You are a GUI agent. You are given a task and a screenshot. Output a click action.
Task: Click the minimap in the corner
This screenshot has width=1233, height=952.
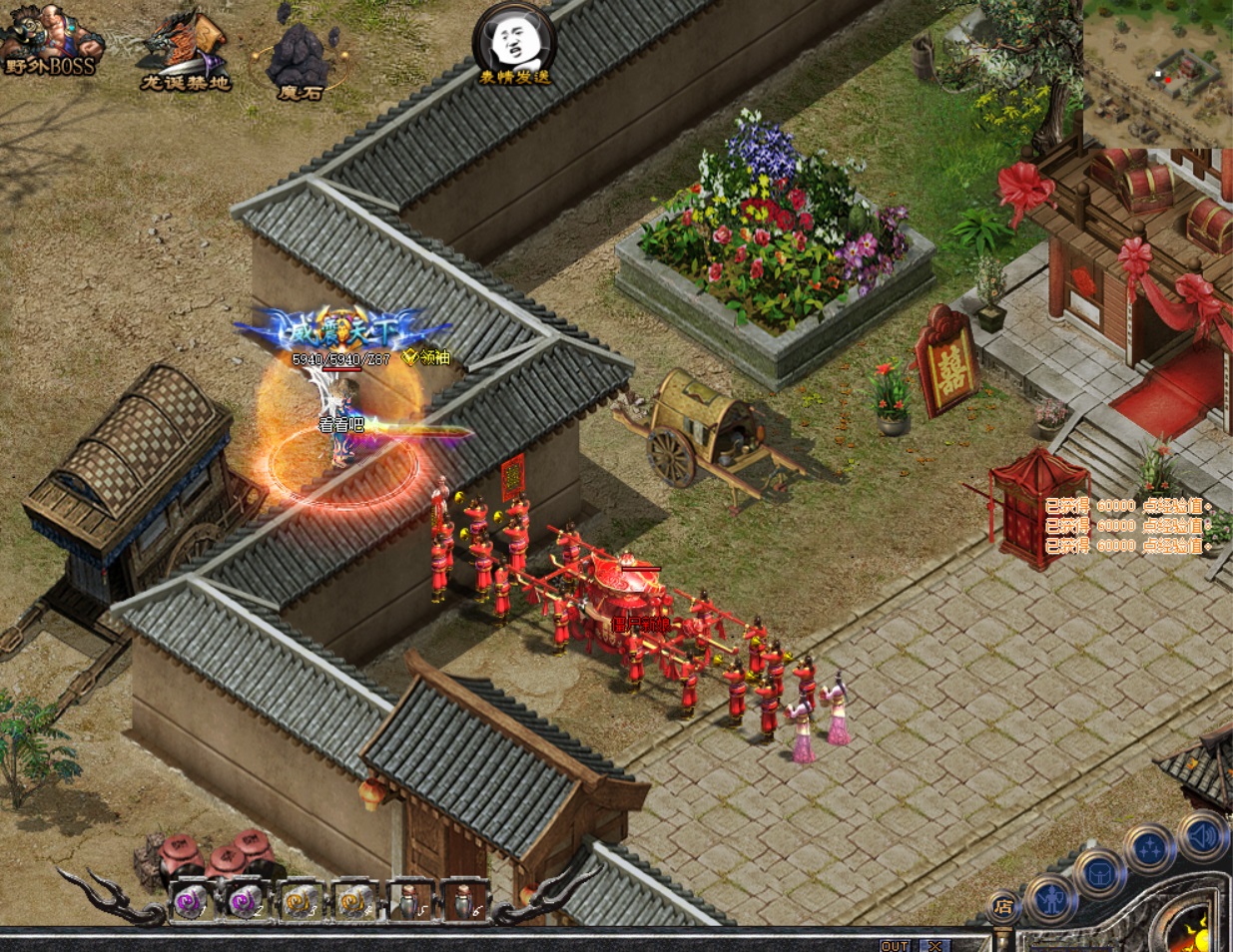tap(1157, 74)
